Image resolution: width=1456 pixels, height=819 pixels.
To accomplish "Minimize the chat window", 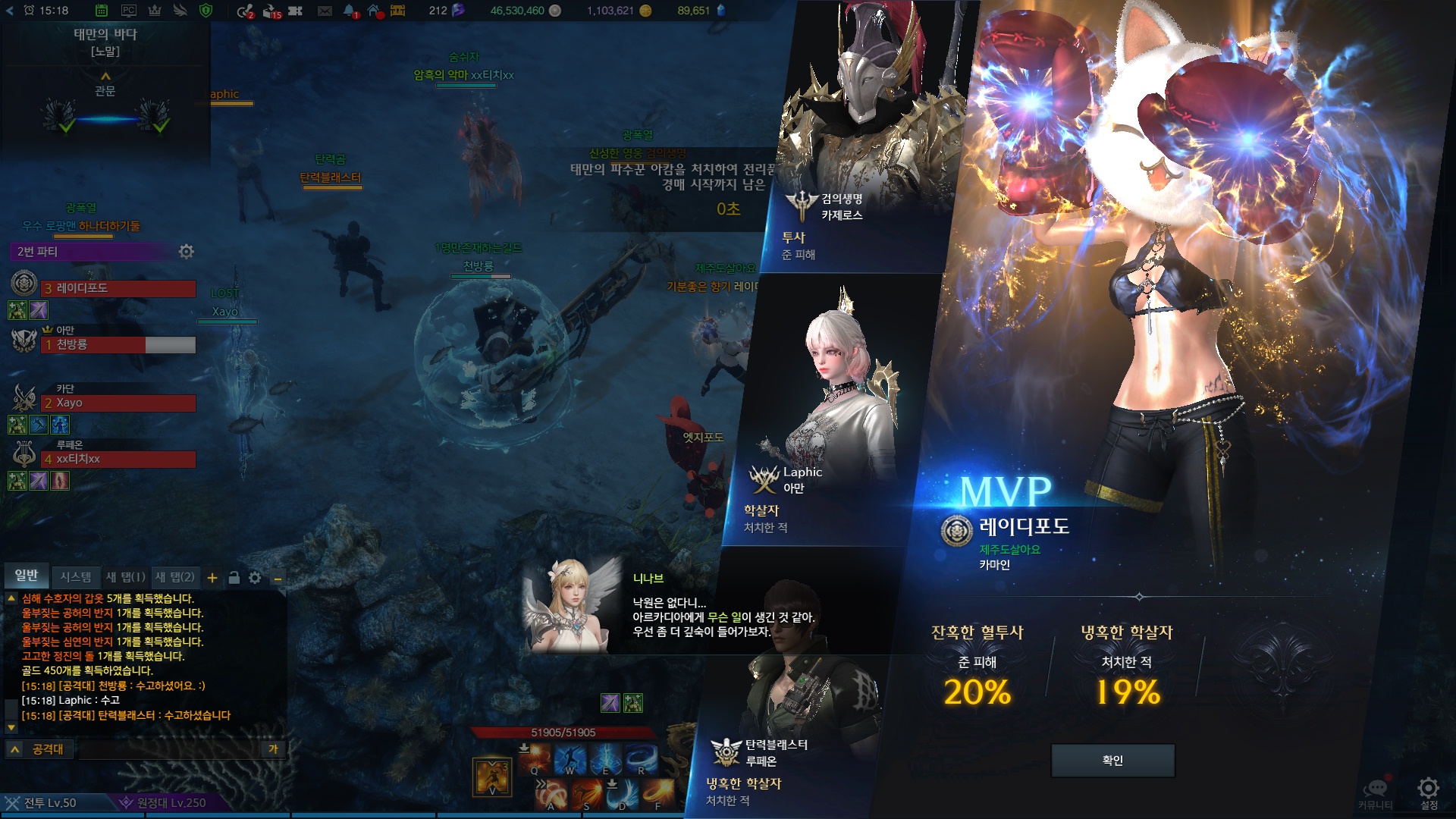I will pyautogui.click(x=278, y=579).
